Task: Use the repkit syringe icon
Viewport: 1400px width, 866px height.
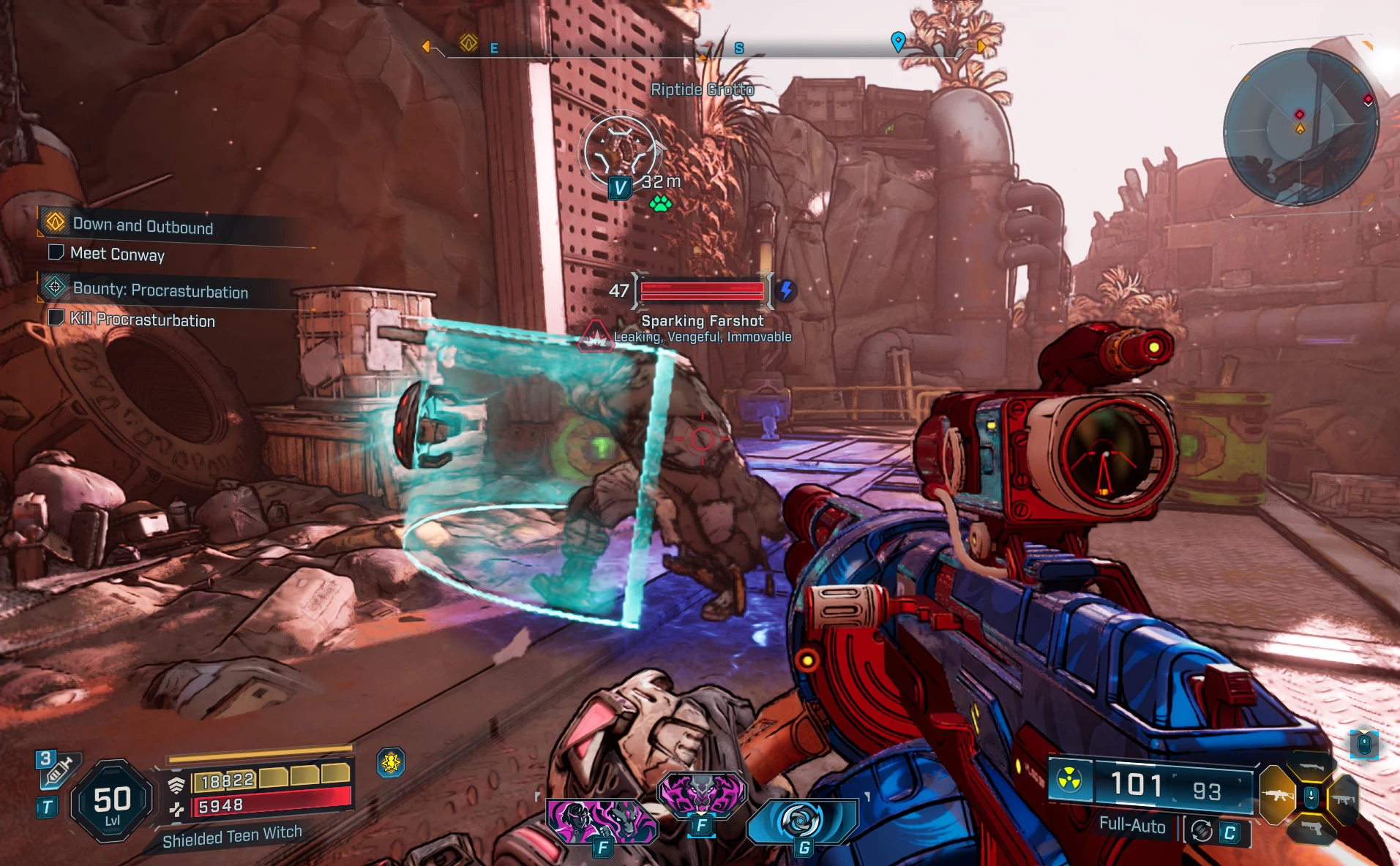Action: 58,770
